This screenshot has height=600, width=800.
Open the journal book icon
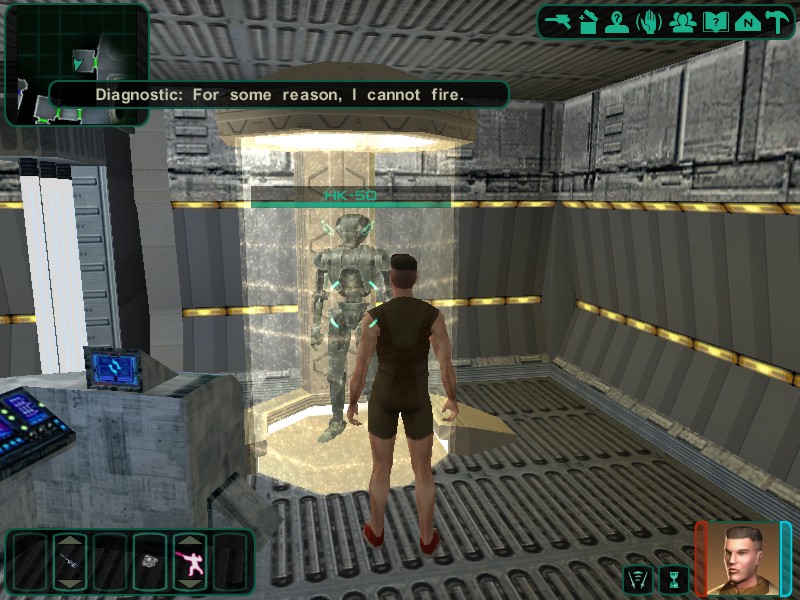714,22
